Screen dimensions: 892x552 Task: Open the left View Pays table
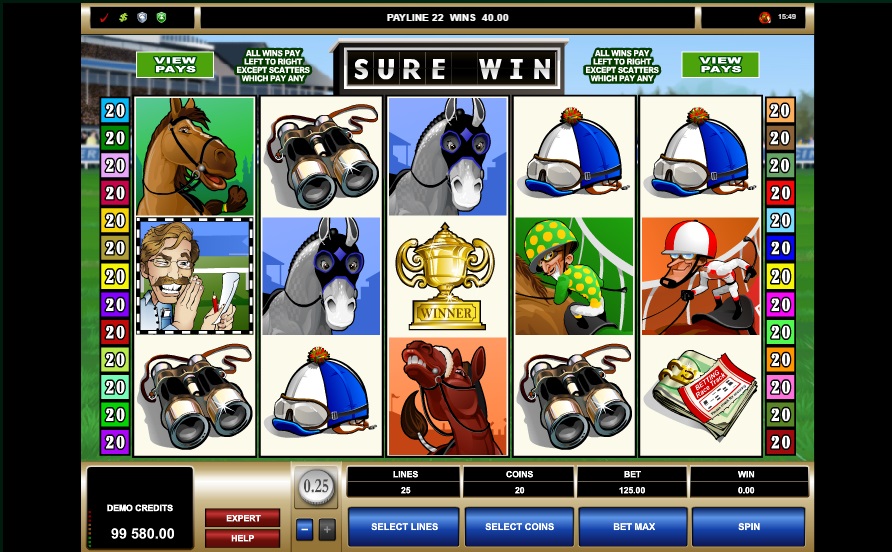174,65
